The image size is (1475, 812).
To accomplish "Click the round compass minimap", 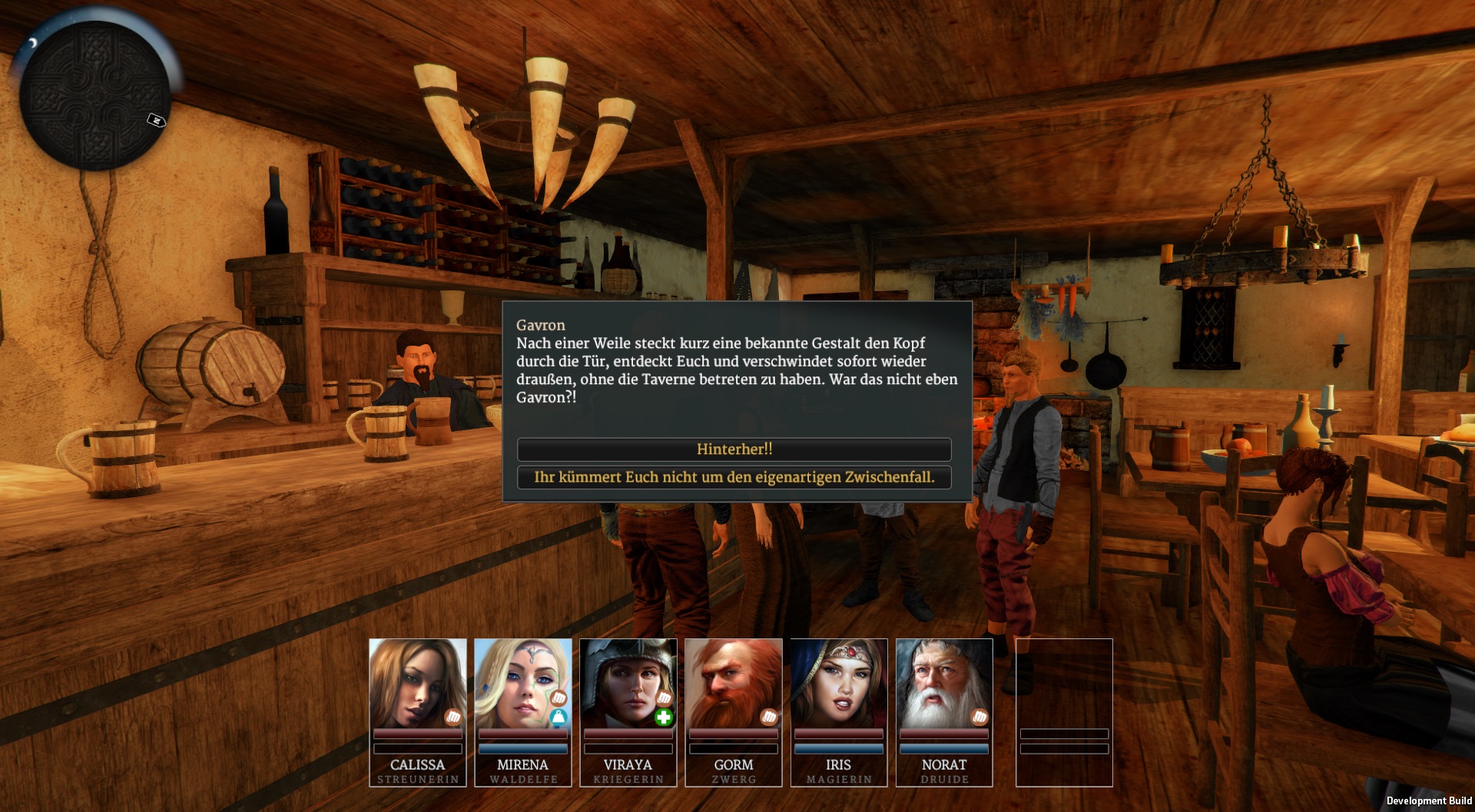I will click(94, 95).
